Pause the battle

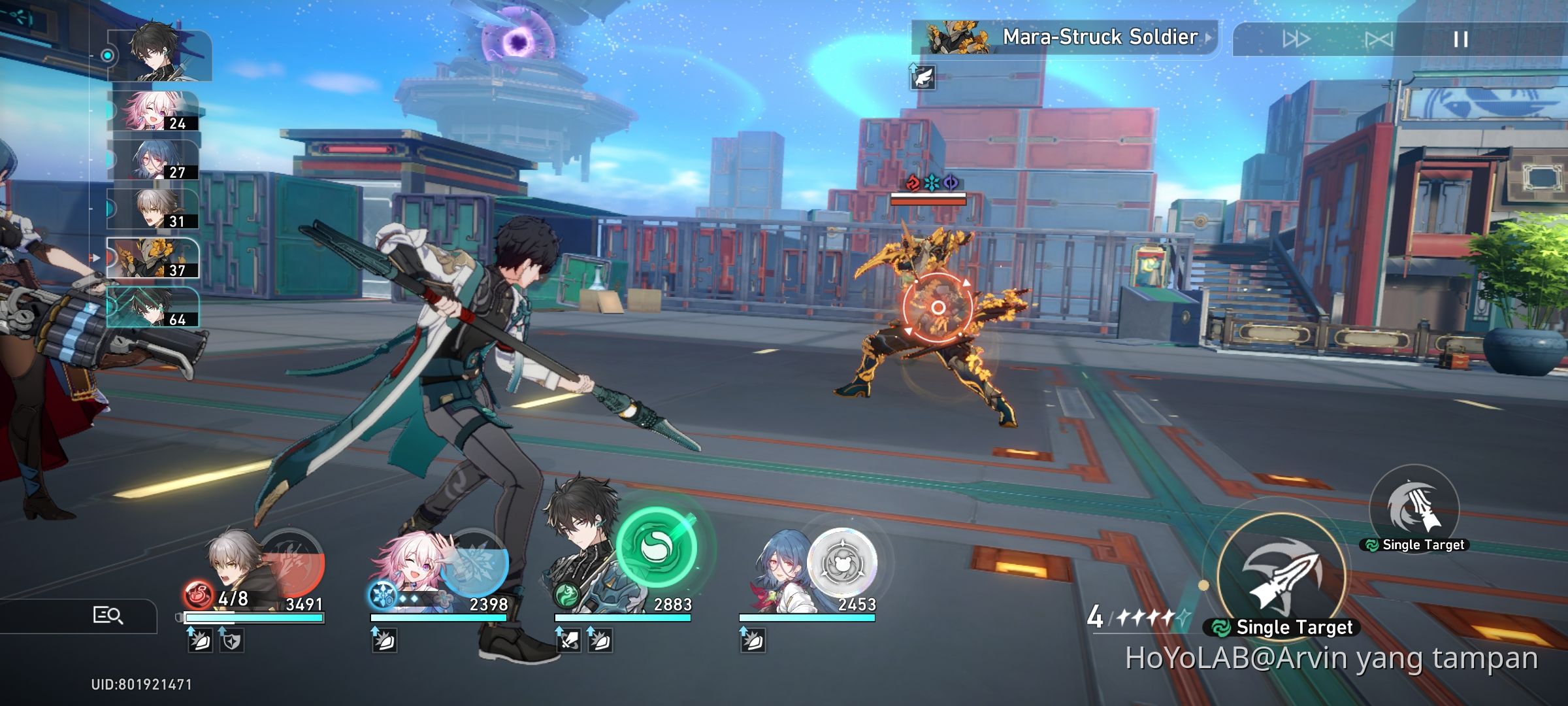coord(1458,39)
